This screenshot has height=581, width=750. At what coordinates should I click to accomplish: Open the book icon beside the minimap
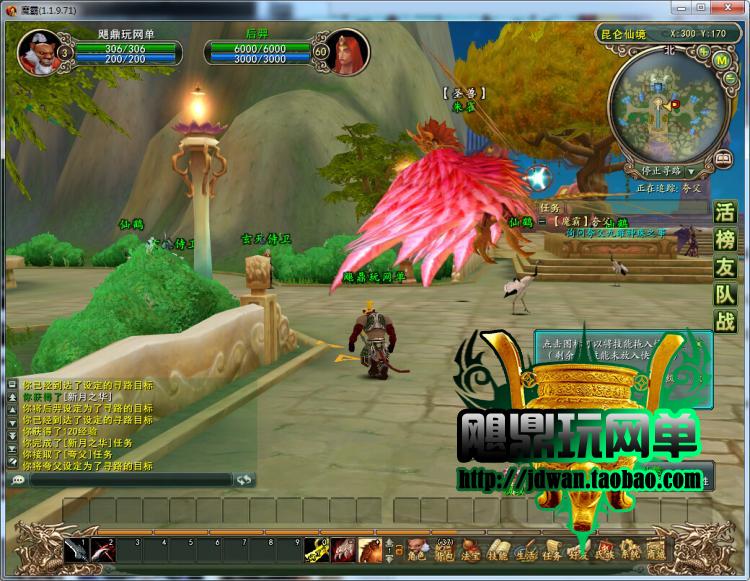723,159
